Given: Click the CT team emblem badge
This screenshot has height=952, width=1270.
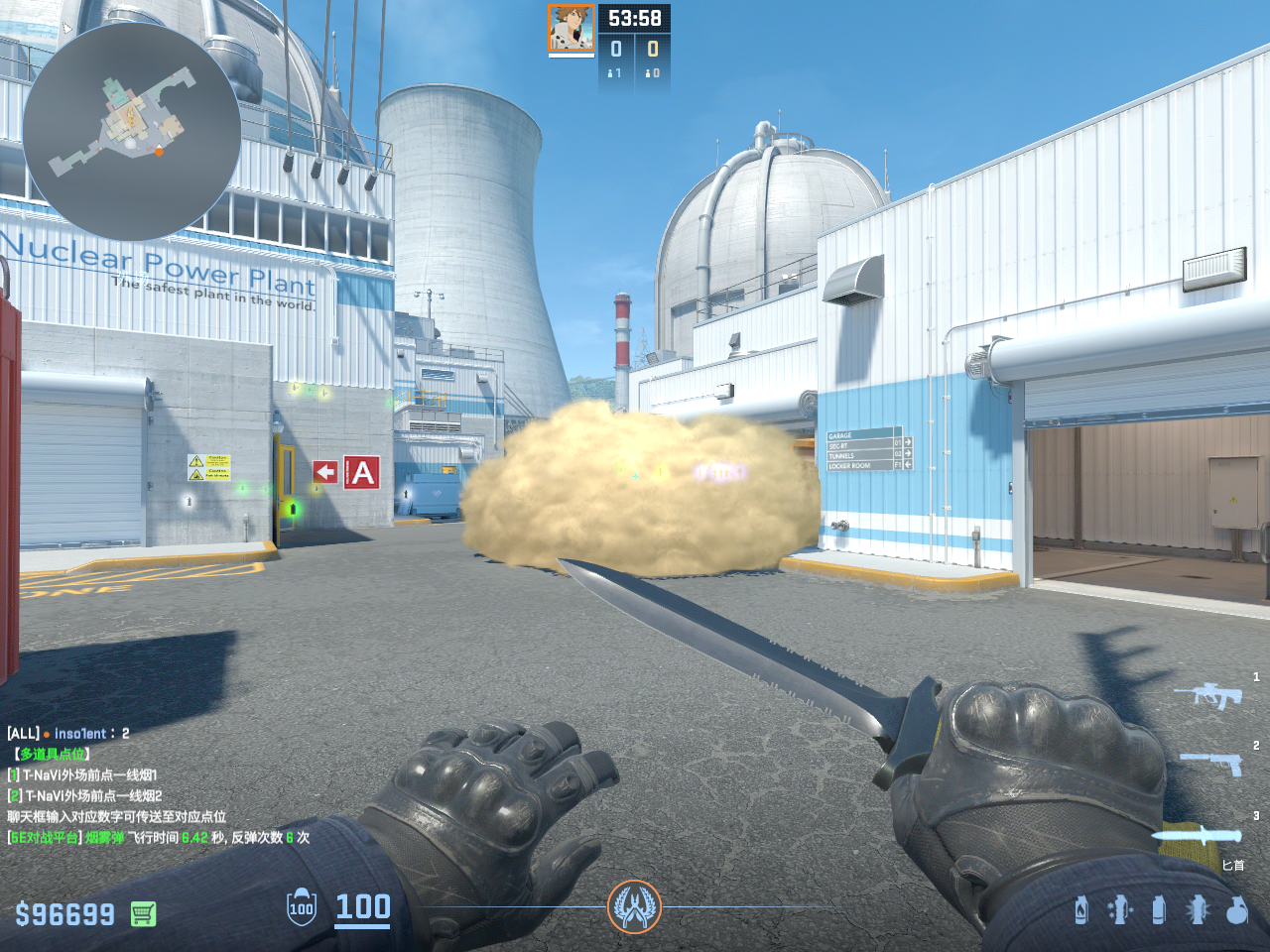Looking at the screenshot, I should (634, 906).
